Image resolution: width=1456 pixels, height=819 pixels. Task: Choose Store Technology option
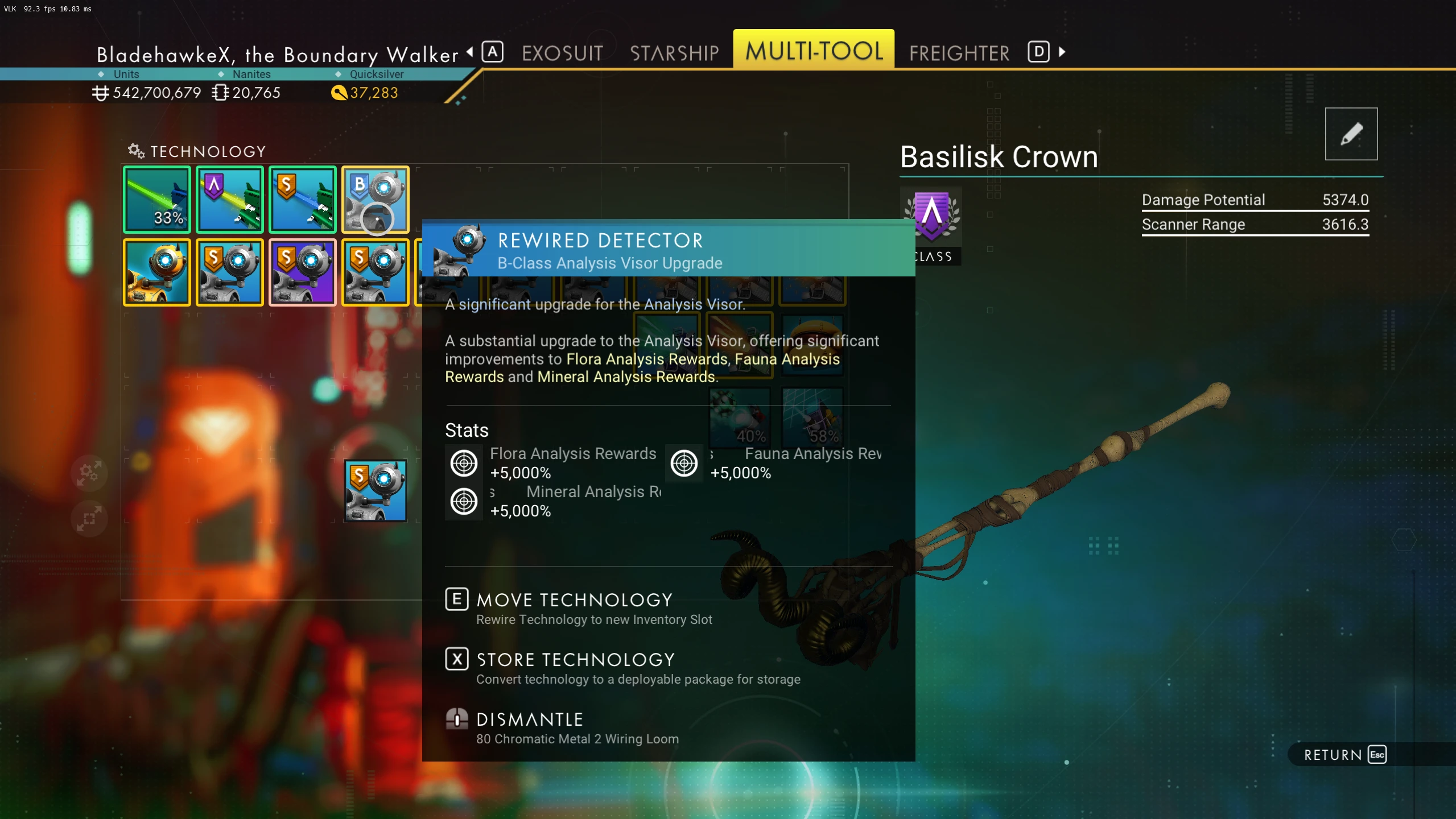point(575,660)
